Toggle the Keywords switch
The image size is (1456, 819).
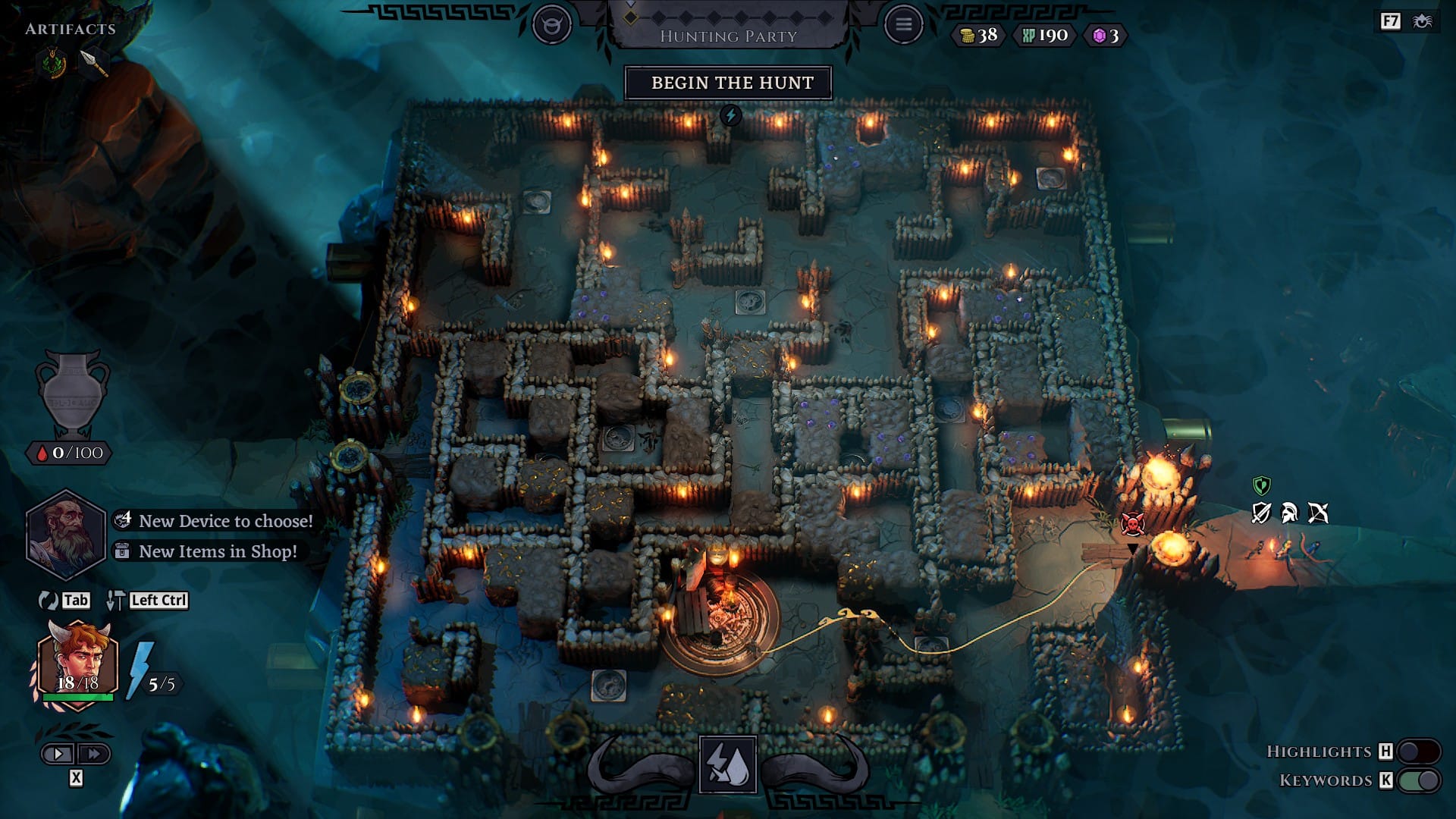[x=1418, y=780]
